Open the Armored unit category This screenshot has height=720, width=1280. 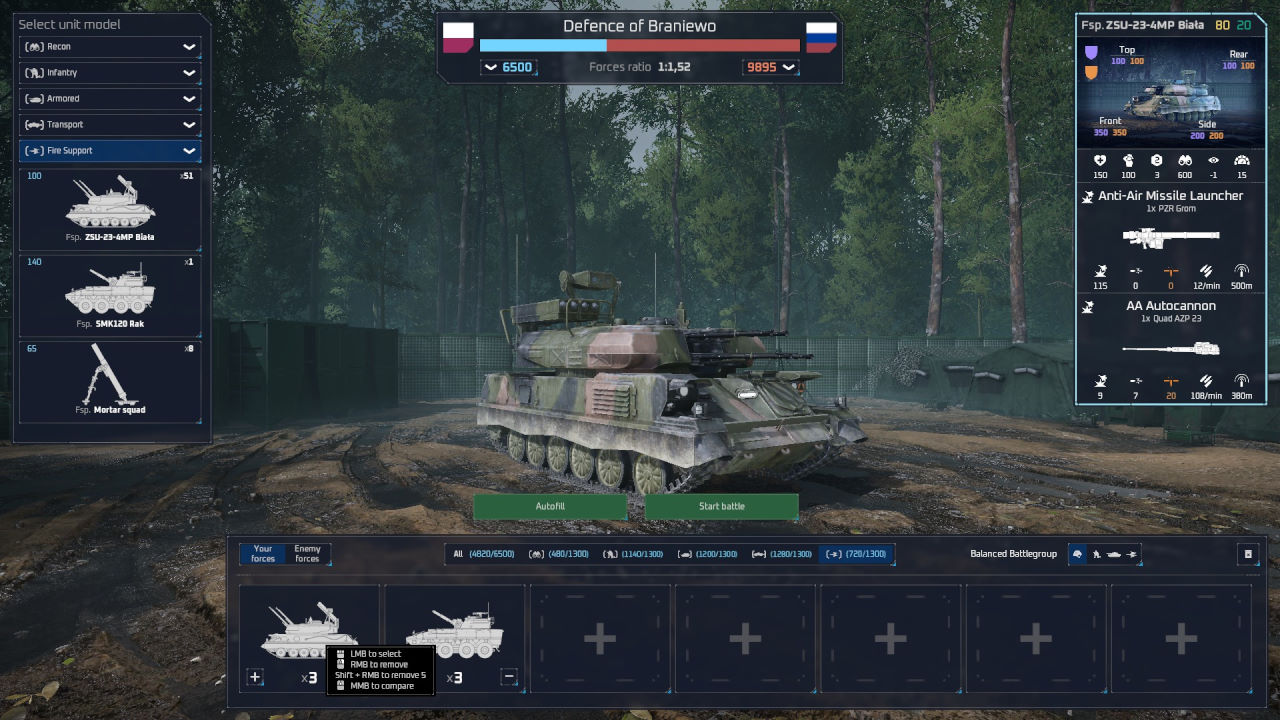[110, 99]
